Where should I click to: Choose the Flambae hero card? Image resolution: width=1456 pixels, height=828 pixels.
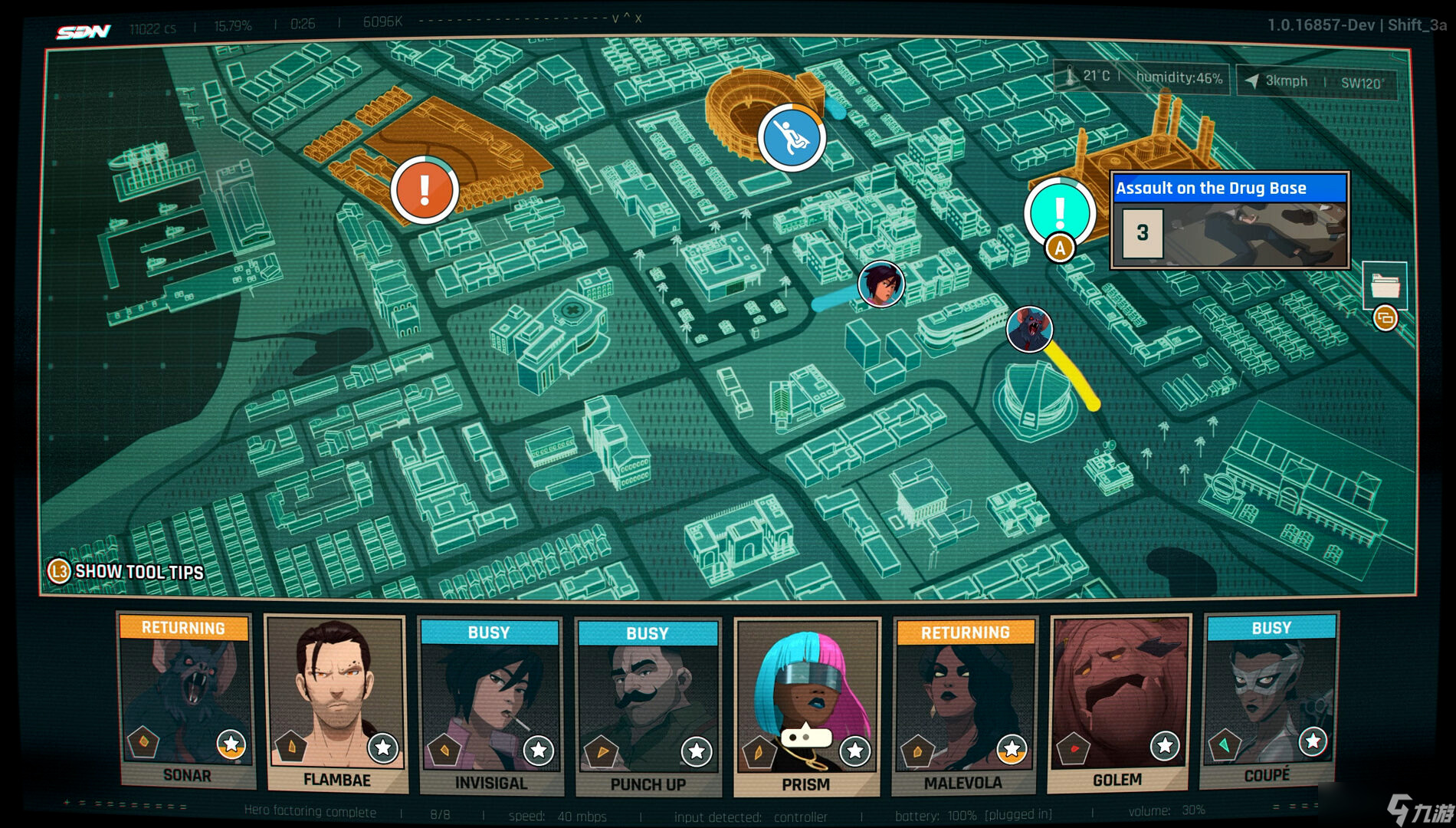pyautogui.click(x=336, y=703)
